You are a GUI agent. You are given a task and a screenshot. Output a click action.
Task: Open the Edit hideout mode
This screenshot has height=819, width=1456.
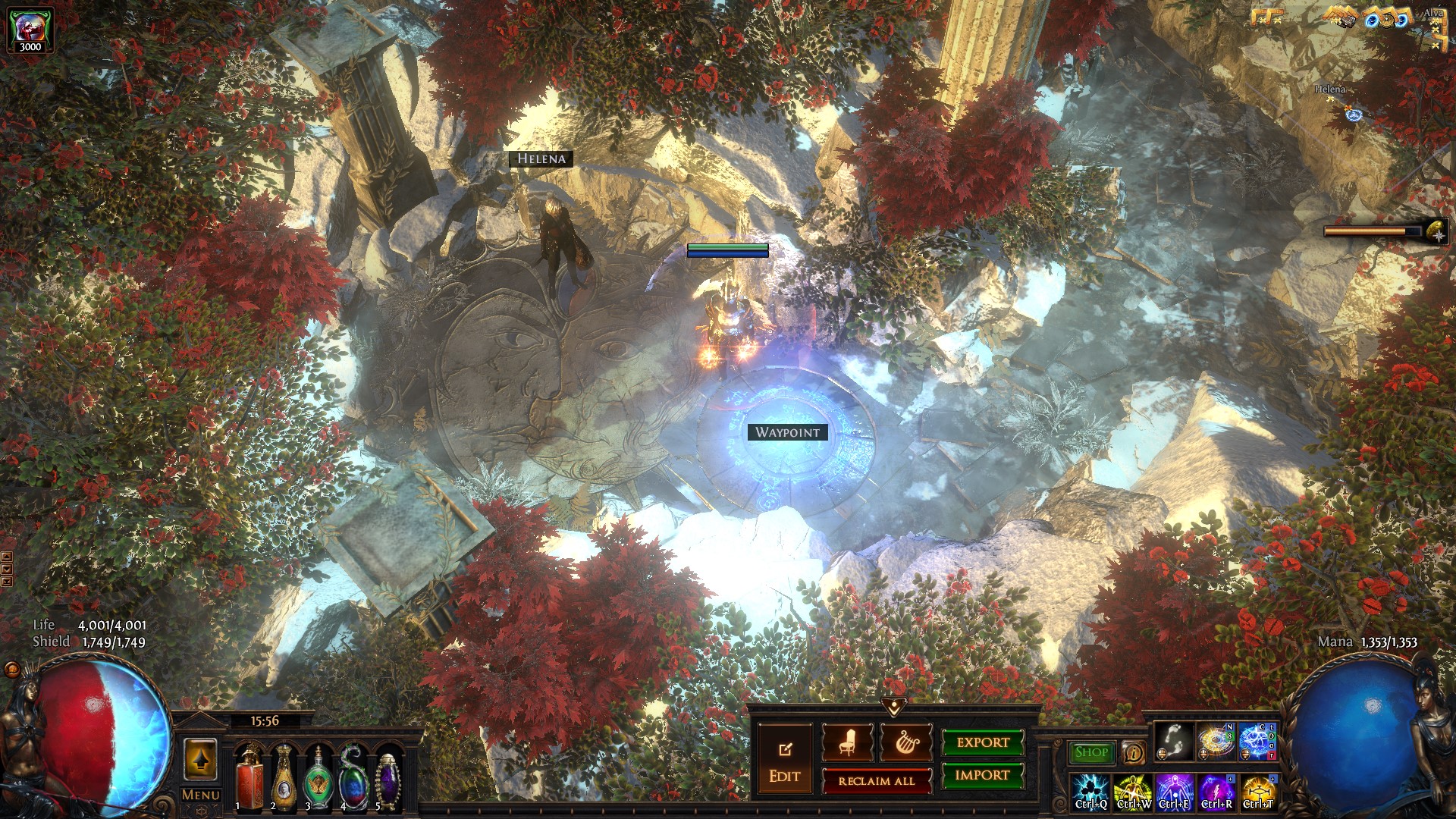click(784, 759)
